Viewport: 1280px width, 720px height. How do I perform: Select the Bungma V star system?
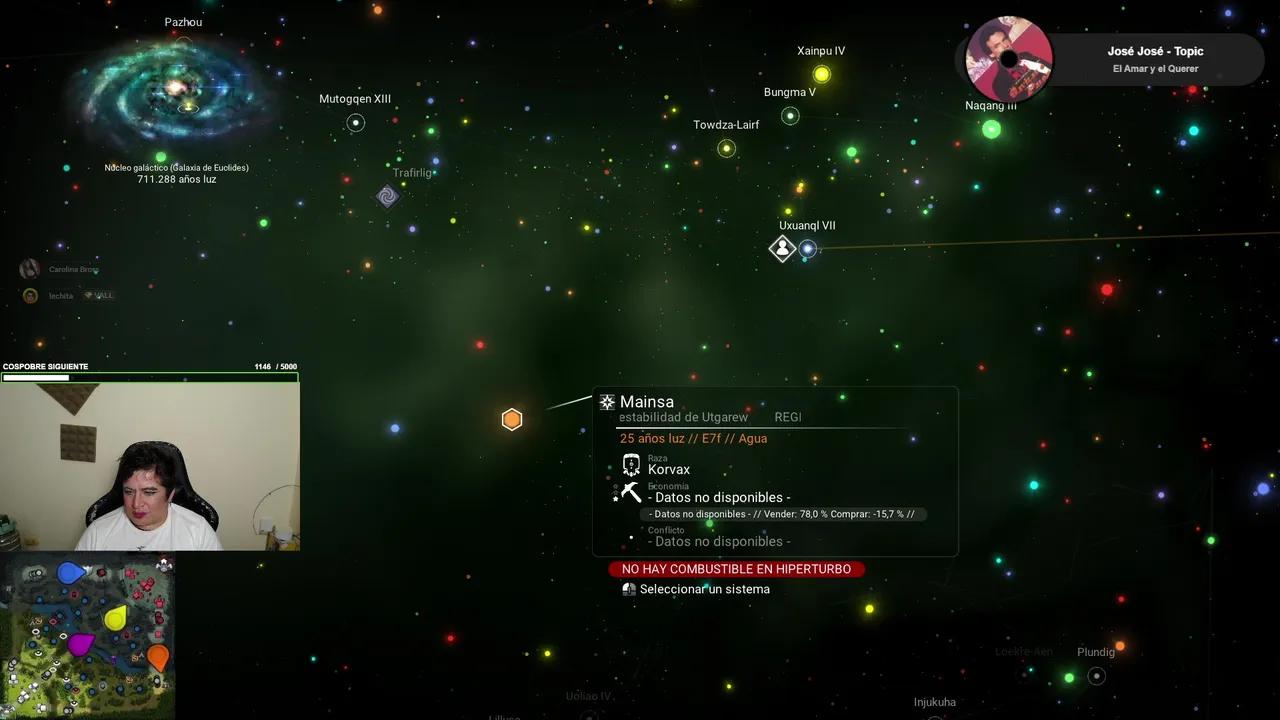pyautogui.click(x=790, y=116)
